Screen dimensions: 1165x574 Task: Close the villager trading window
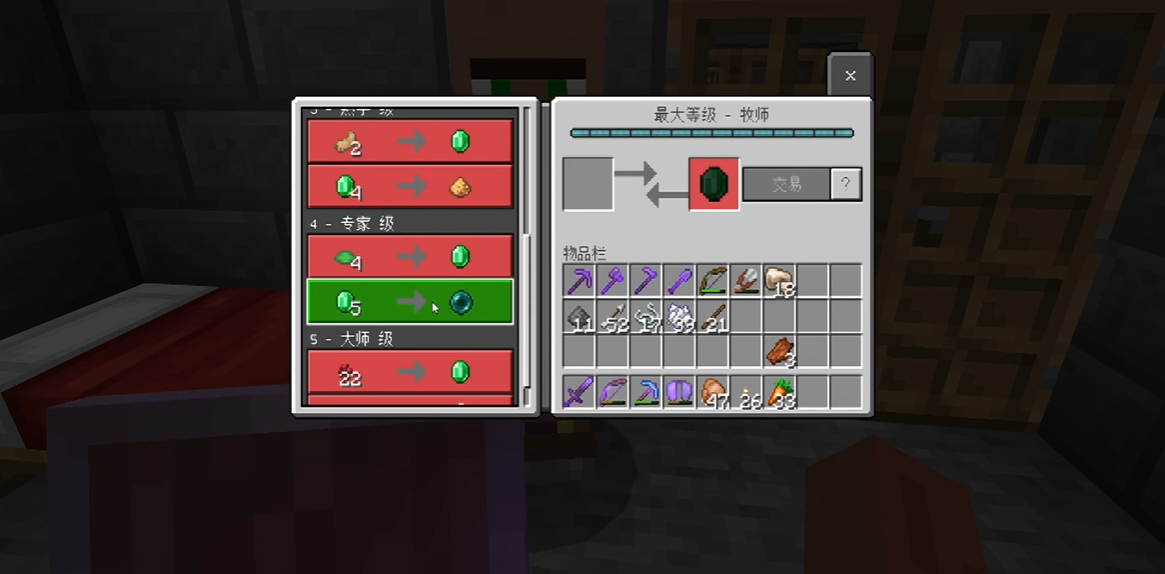(850, 76)
